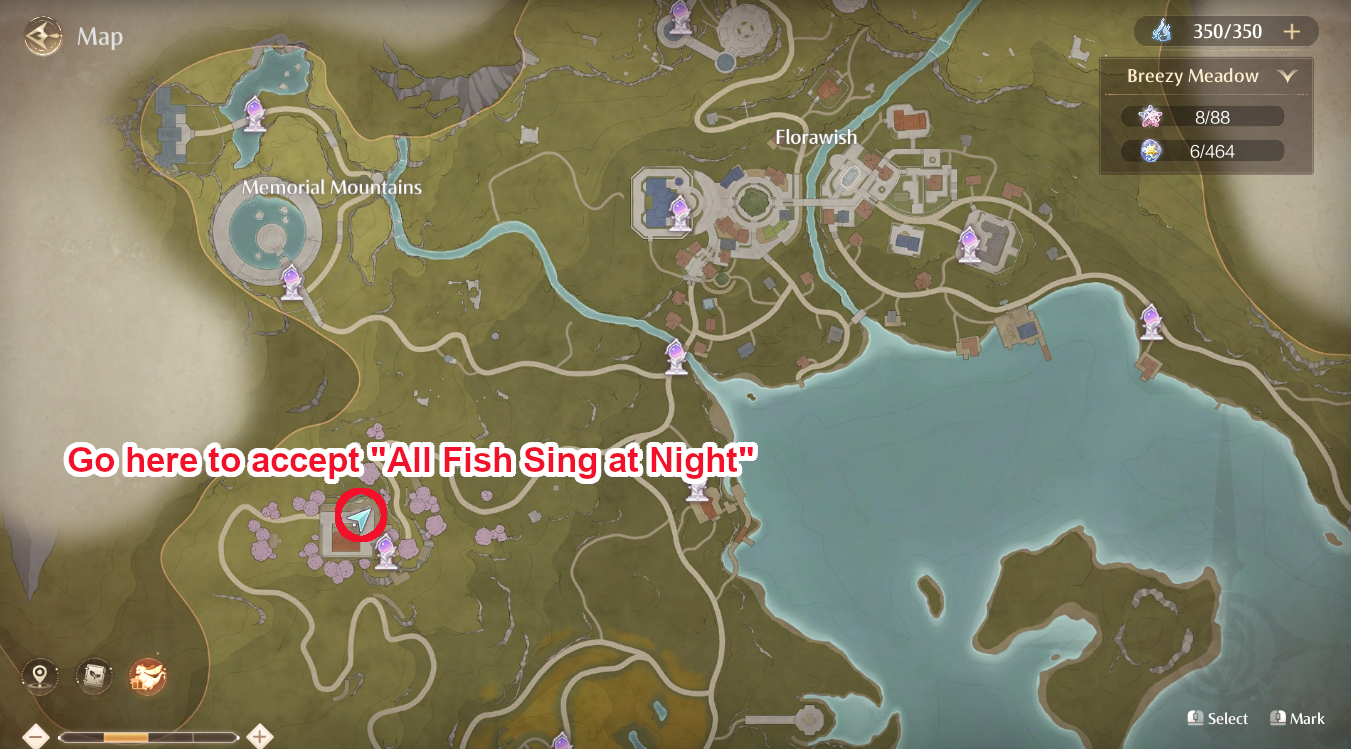This screenshot has width=1351, height=749.
Task: Select the player arrow inside red circle
Action: tap(361, 519)
